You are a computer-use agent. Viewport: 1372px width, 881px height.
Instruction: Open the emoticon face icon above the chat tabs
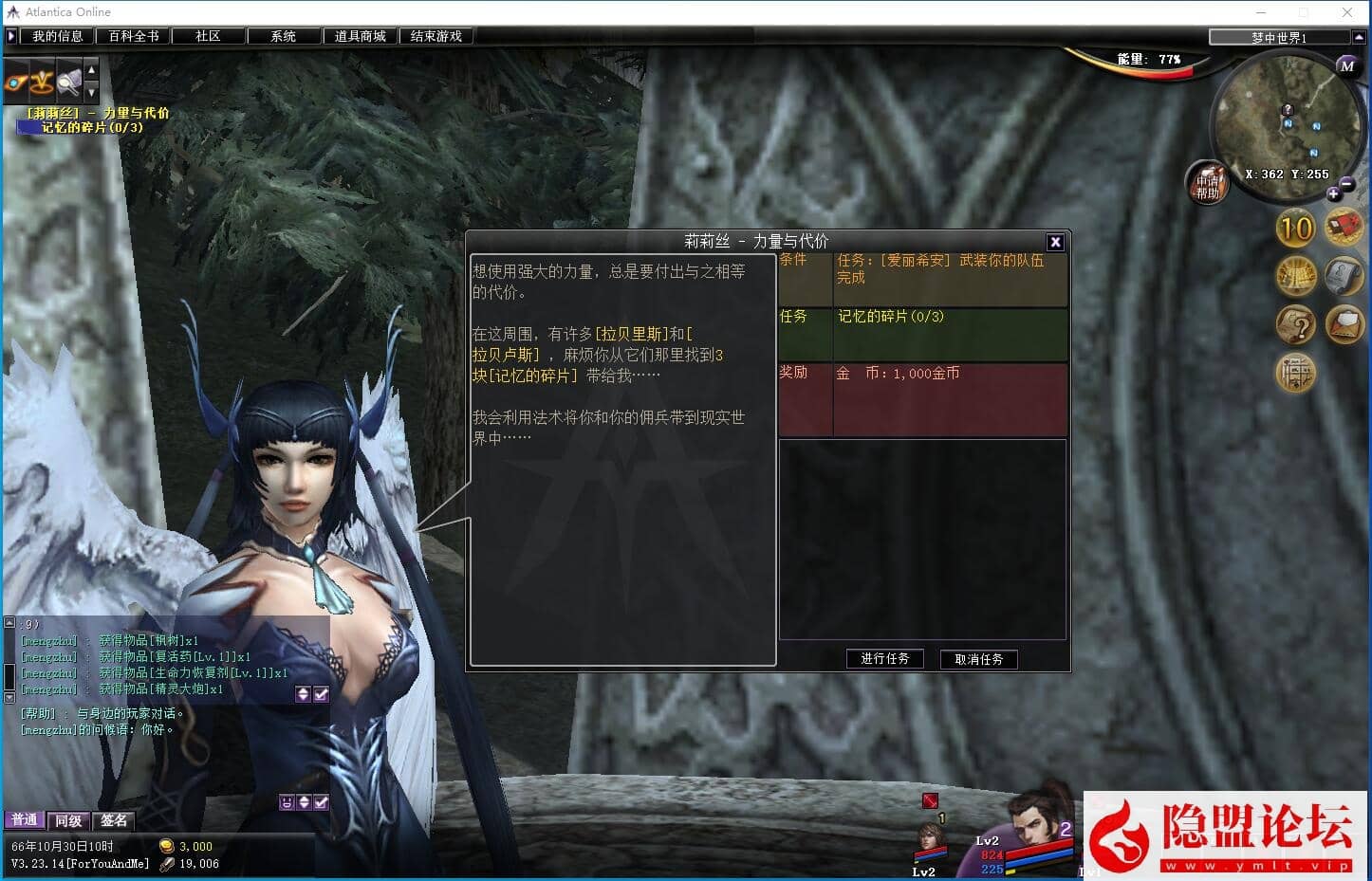286,802
